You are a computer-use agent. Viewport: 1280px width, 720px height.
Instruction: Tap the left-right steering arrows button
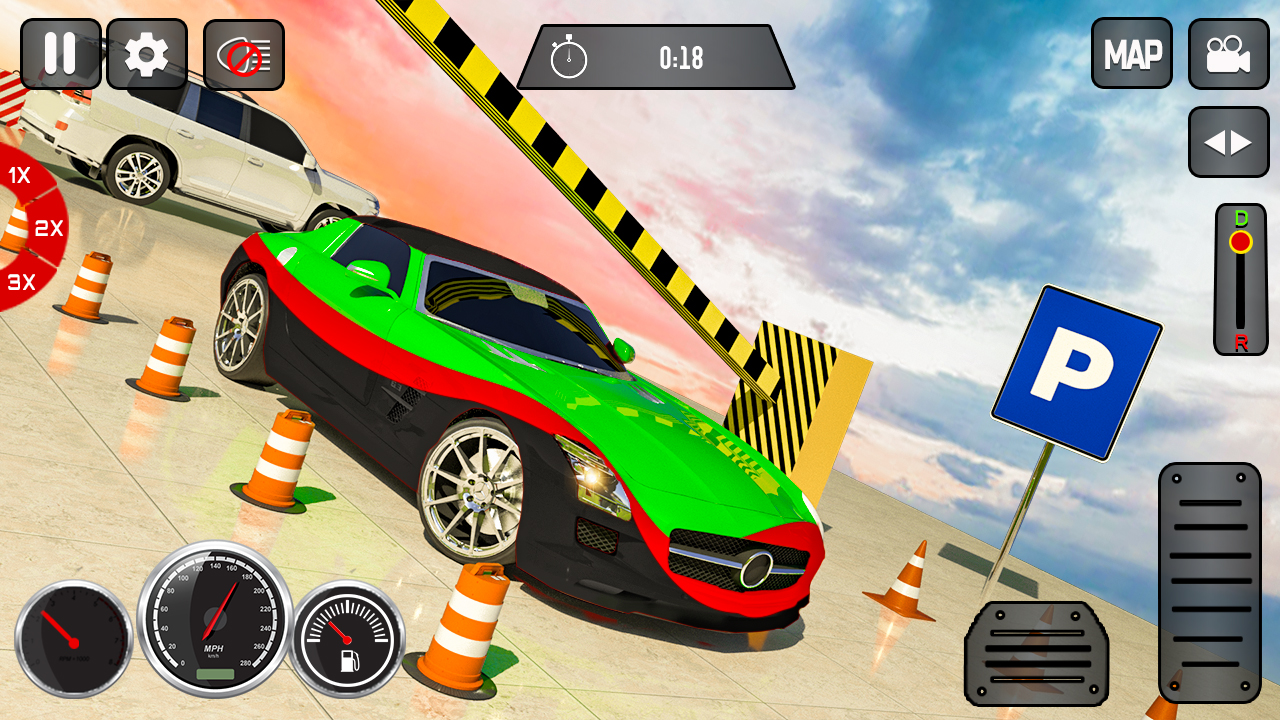pyautogui.click(x=1228, y=143)
